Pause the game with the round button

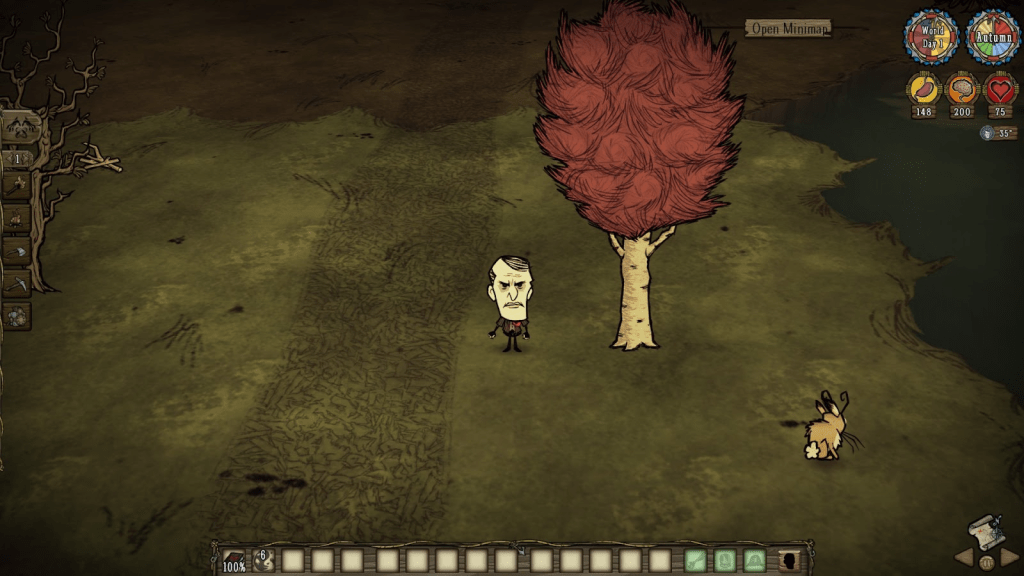986,562
